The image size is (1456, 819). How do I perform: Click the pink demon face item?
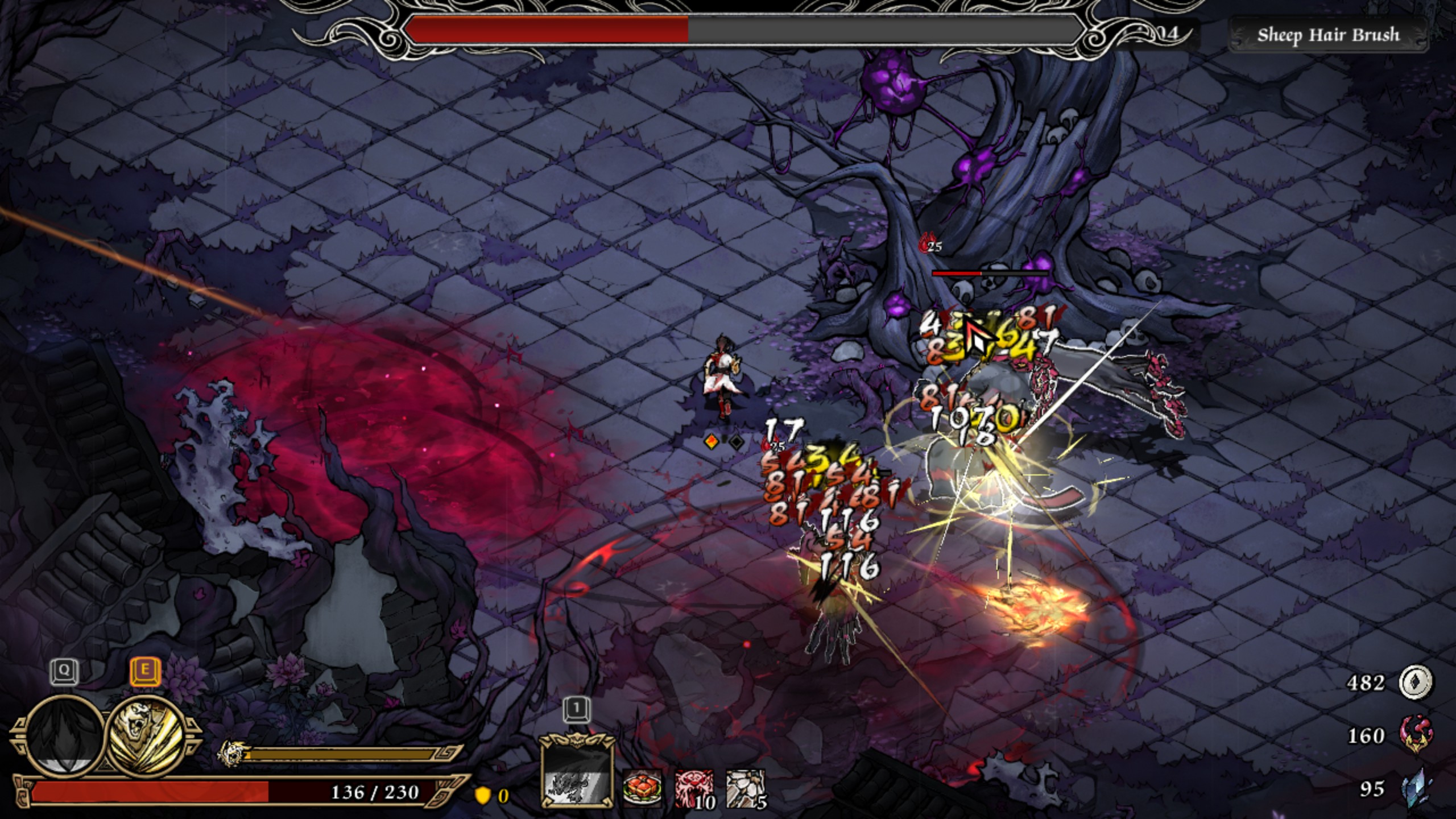(x=693, y=788)
